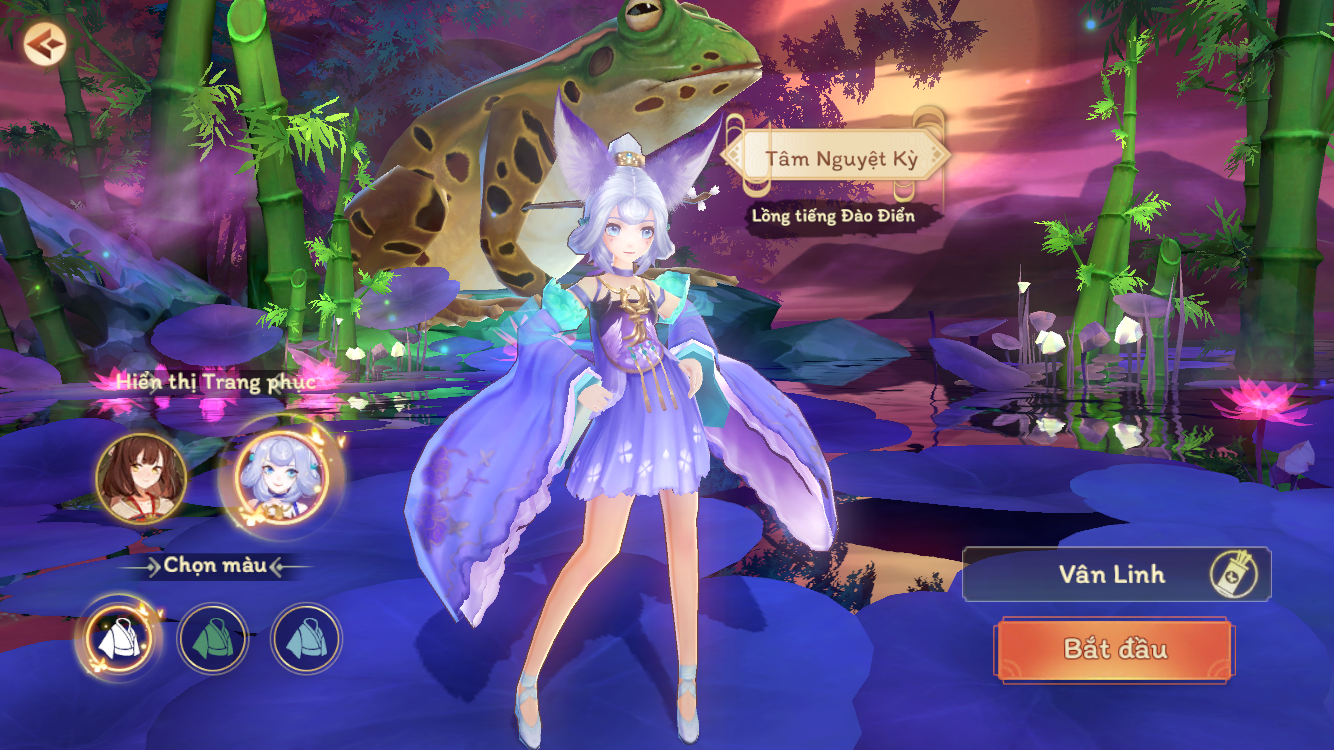The width and height of the screenshot is (1334, 750).
Task: Go back using the top-left arrow
Action: click(x=44, y=44)
